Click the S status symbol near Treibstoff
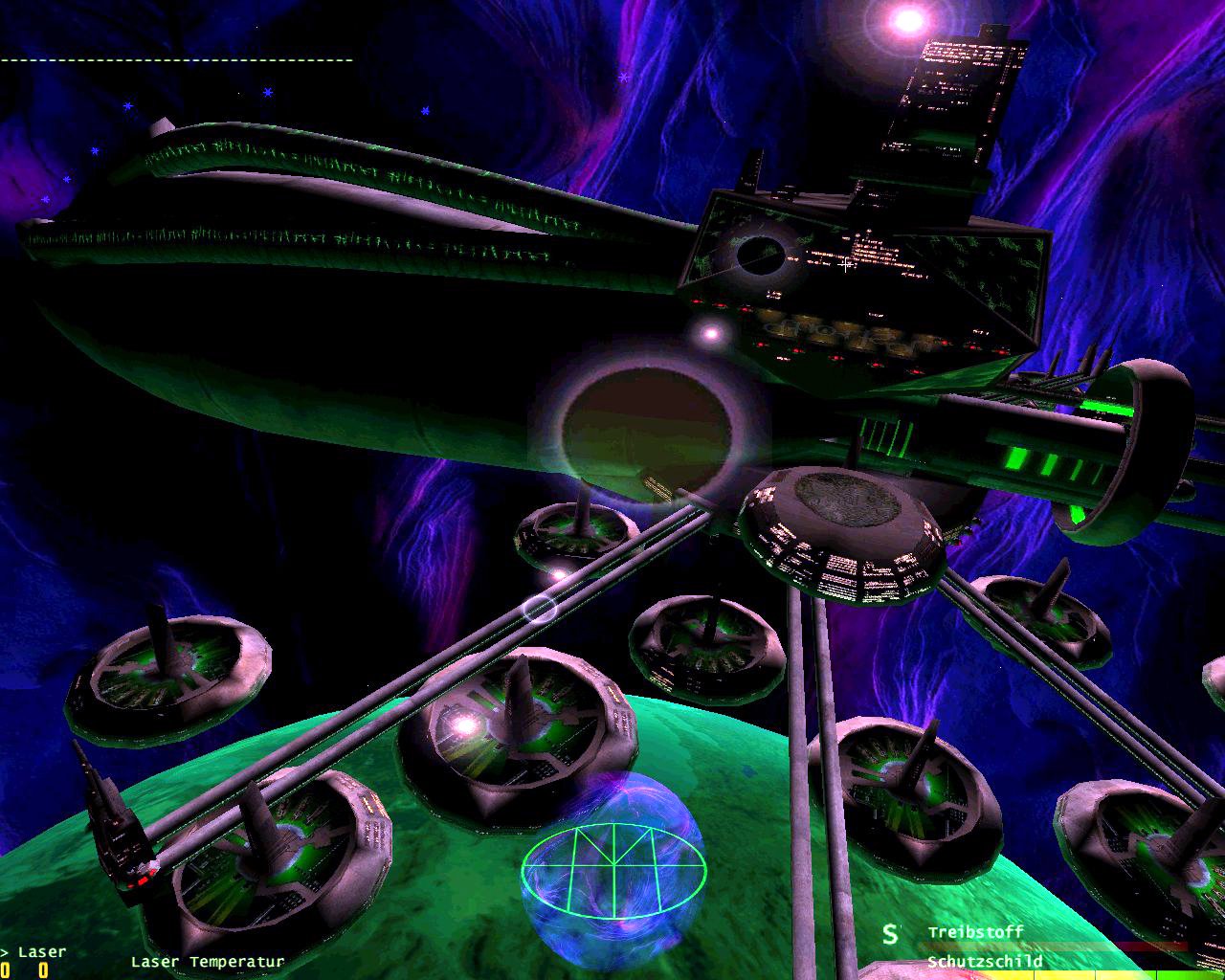 point(892,932)
